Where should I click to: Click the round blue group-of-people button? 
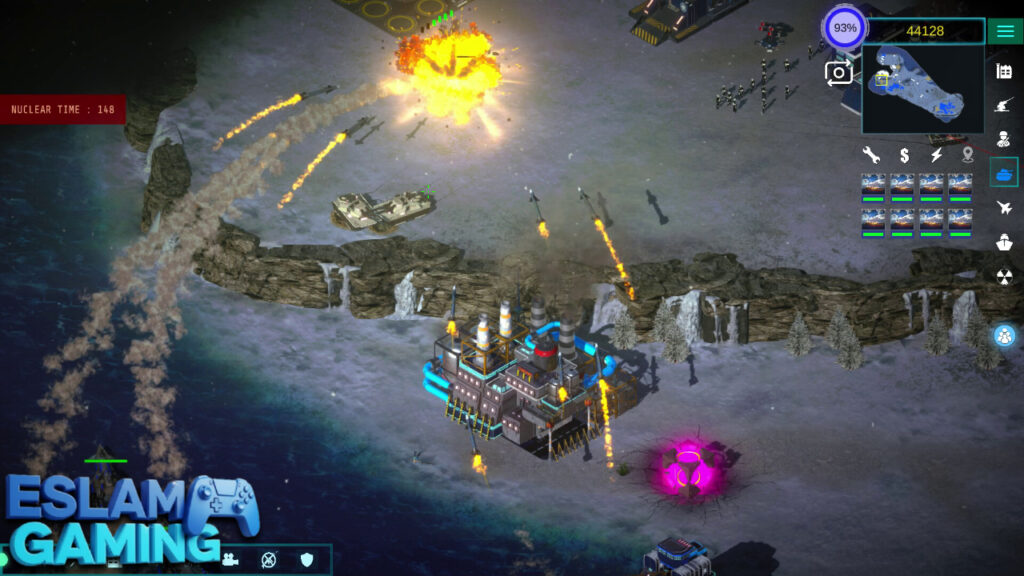coord(1004,336)
